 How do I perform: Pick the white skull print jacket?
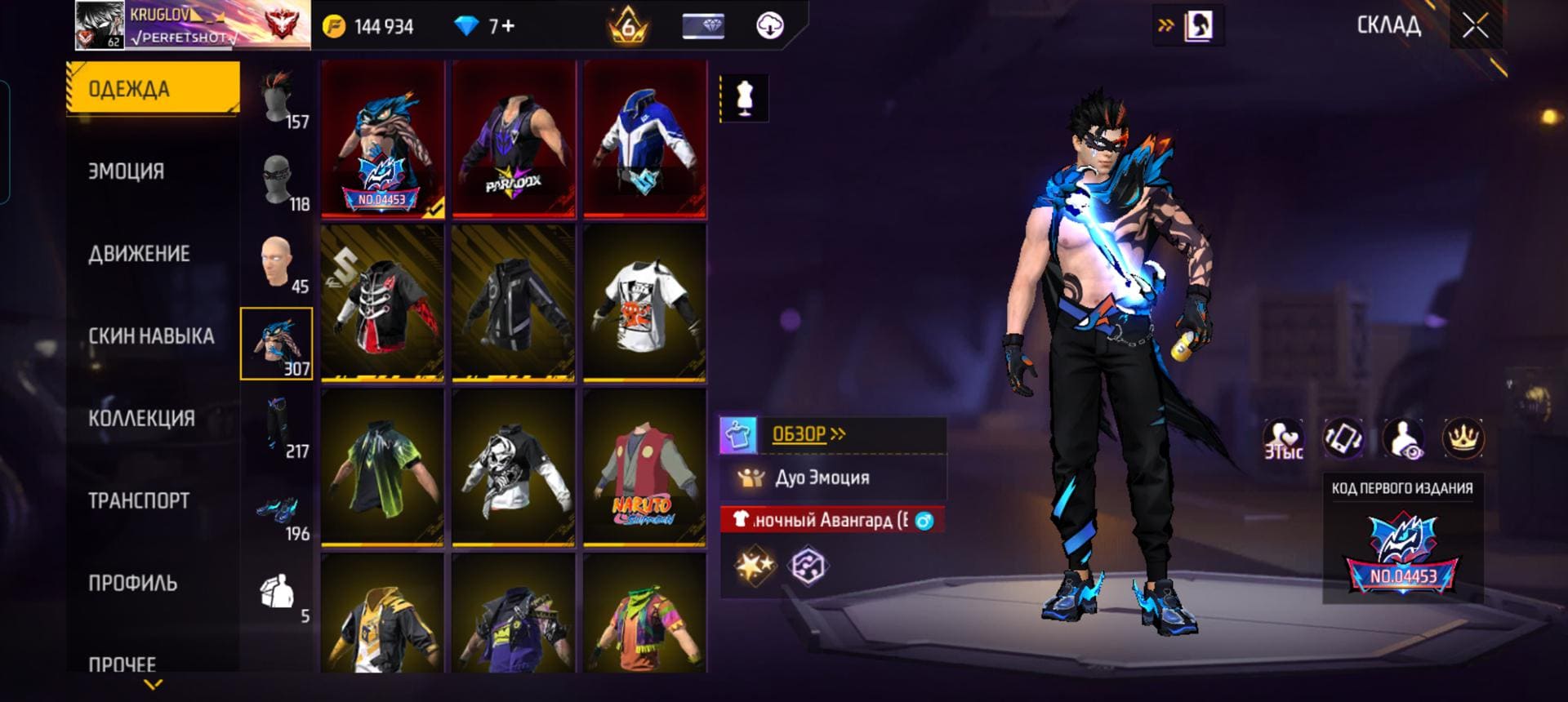[514, 467]
